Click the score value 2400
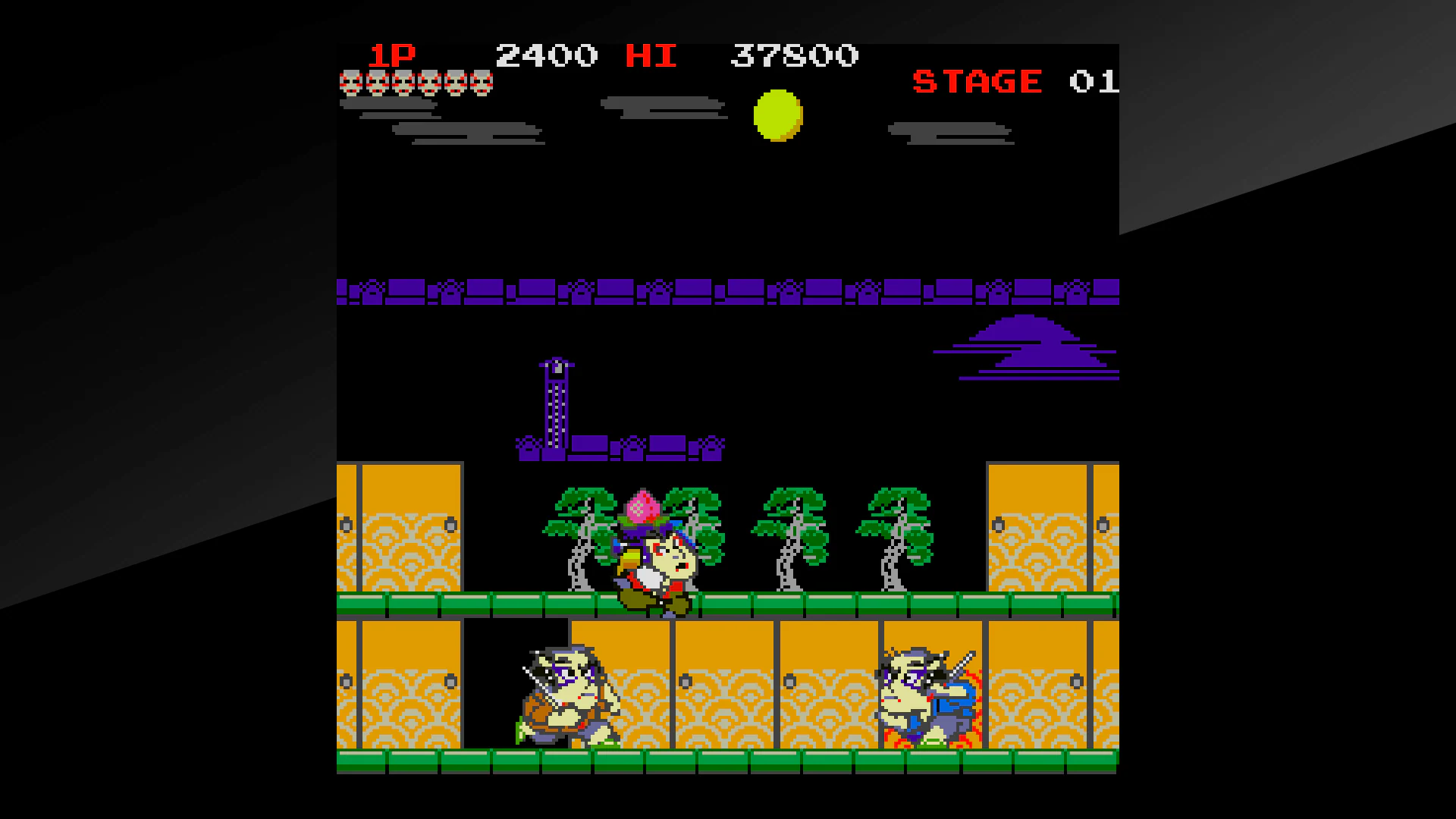The width and height of the screenshot is (1456, 819). (x=546, y=55)
